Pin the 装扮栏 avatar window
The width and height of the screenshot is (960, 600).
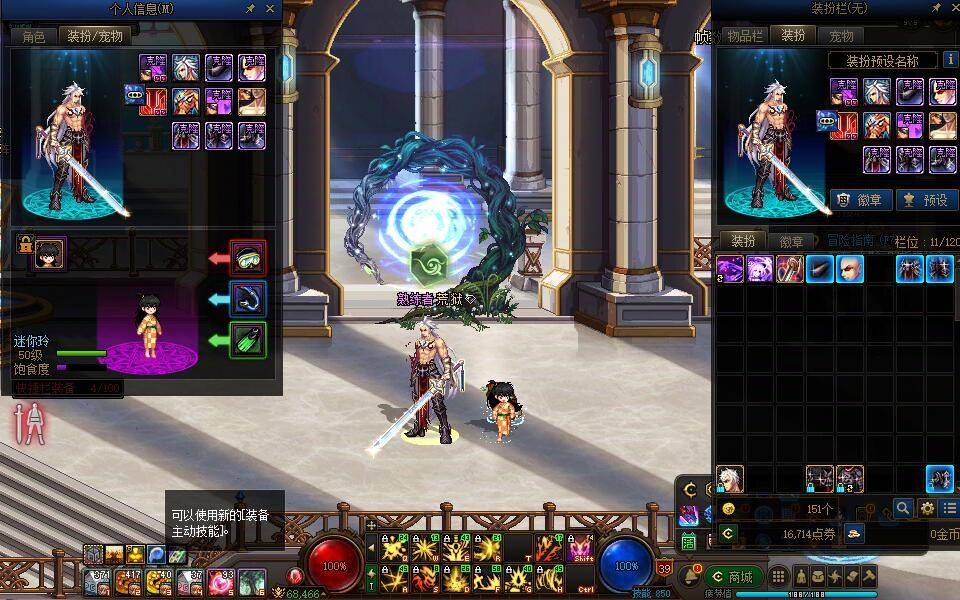click(x=927, y=9)
